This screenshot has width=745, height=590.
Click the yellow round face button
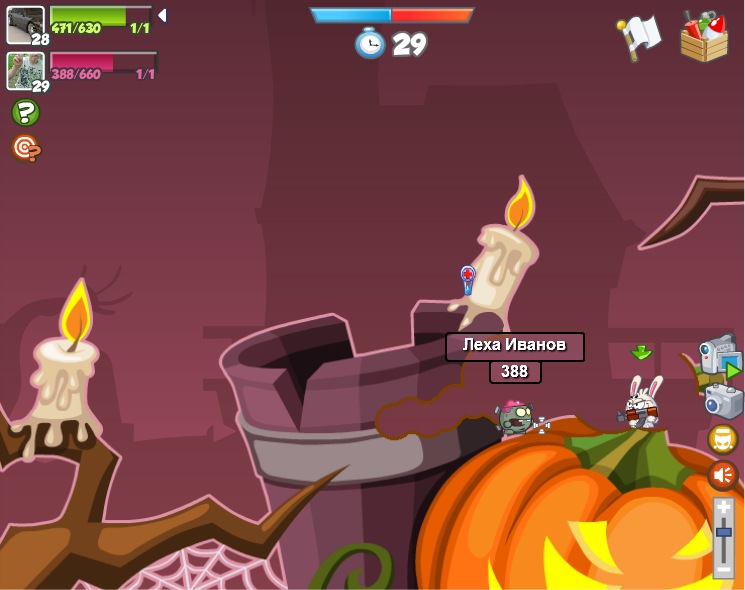pos(723,439)
